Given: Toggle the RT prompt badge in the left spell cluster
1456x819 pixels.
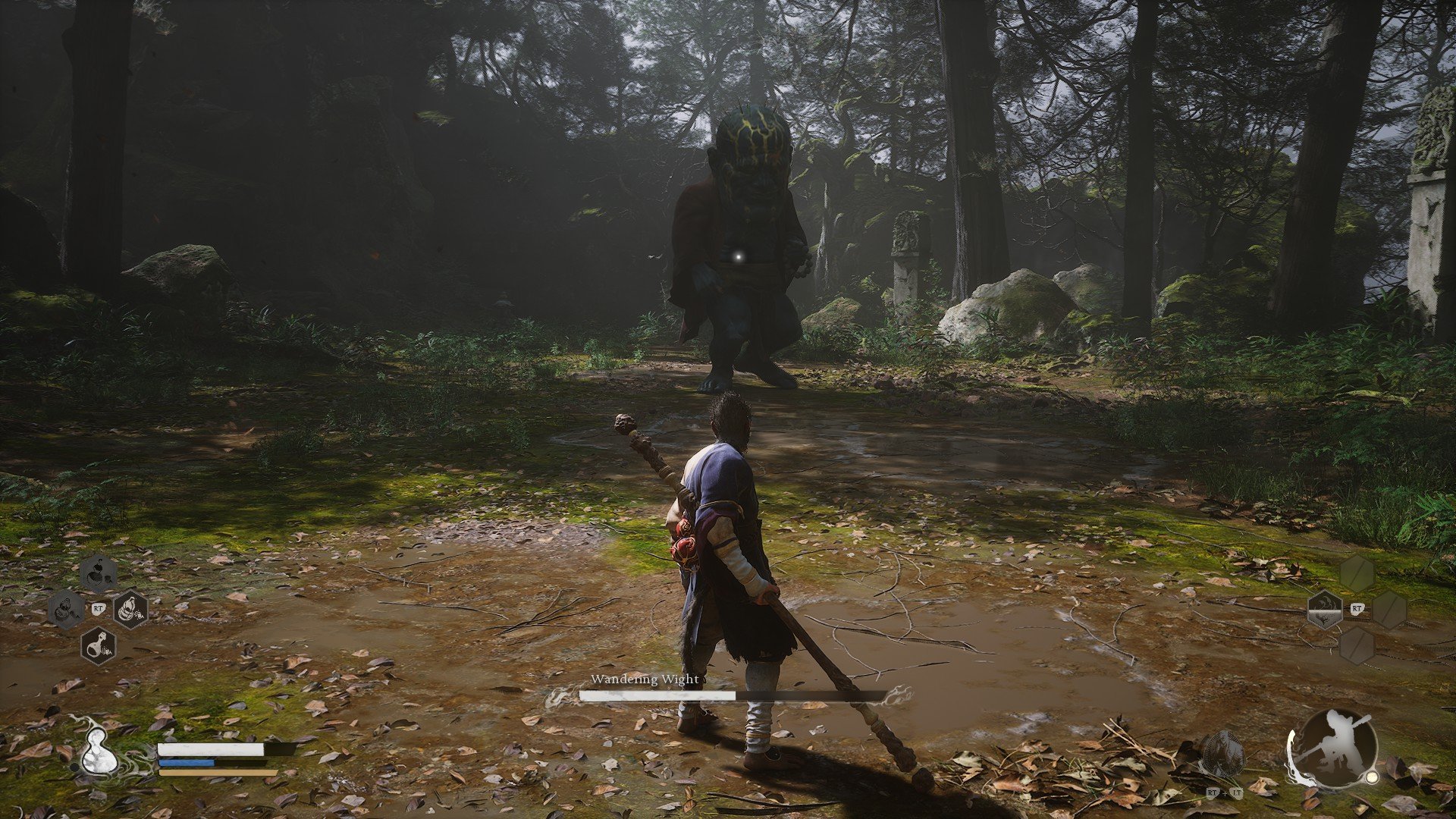Looking at the screenshot, I should [99, 608].
